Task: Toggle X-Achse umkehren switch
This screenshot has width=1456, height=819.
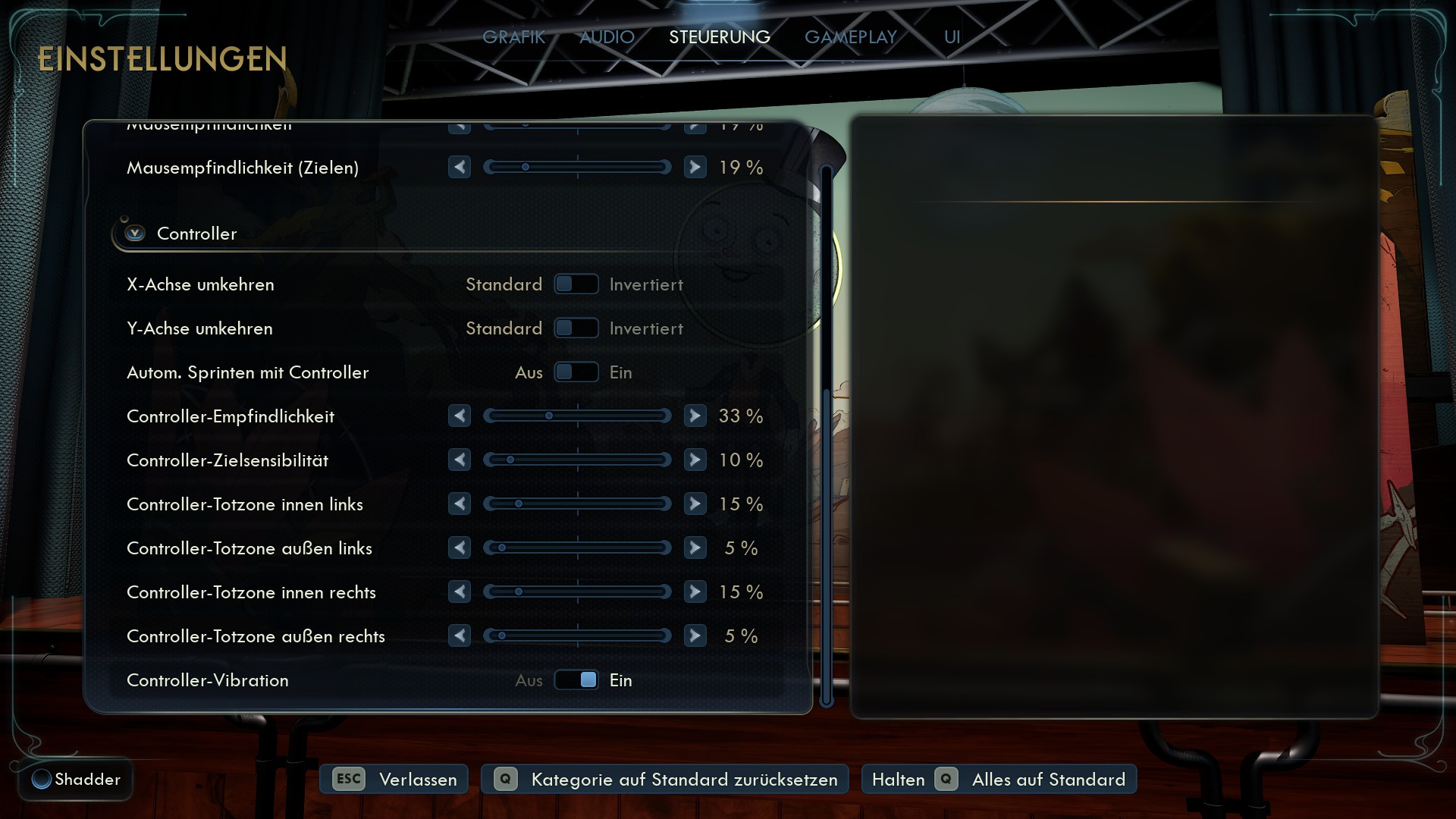Action: click(x=576, y=284)
